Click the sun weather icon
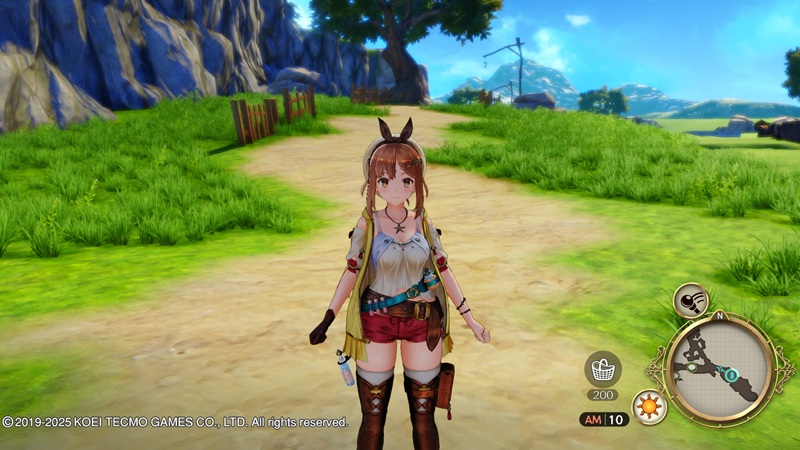800x450 pixels. (650, 408)
